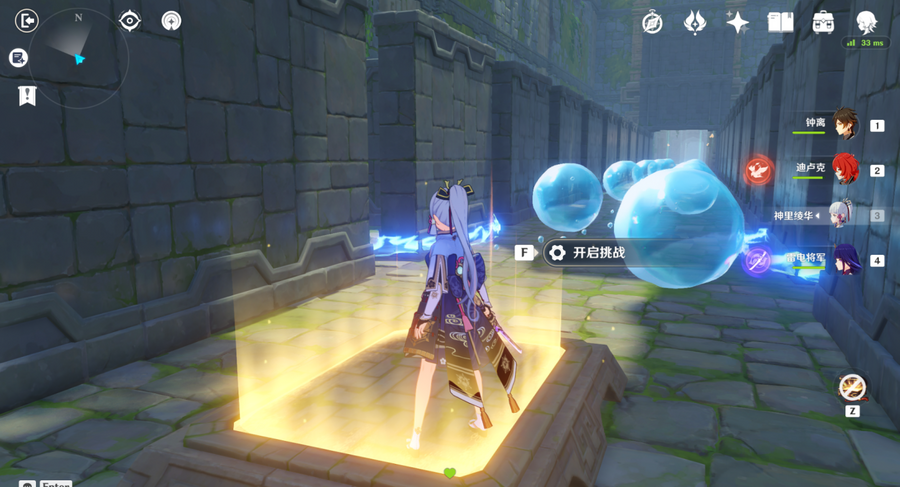The width and height of the screenshot is (900, 487).
Task: Open the adventurer handbook book icon
Action: (780, 23)
